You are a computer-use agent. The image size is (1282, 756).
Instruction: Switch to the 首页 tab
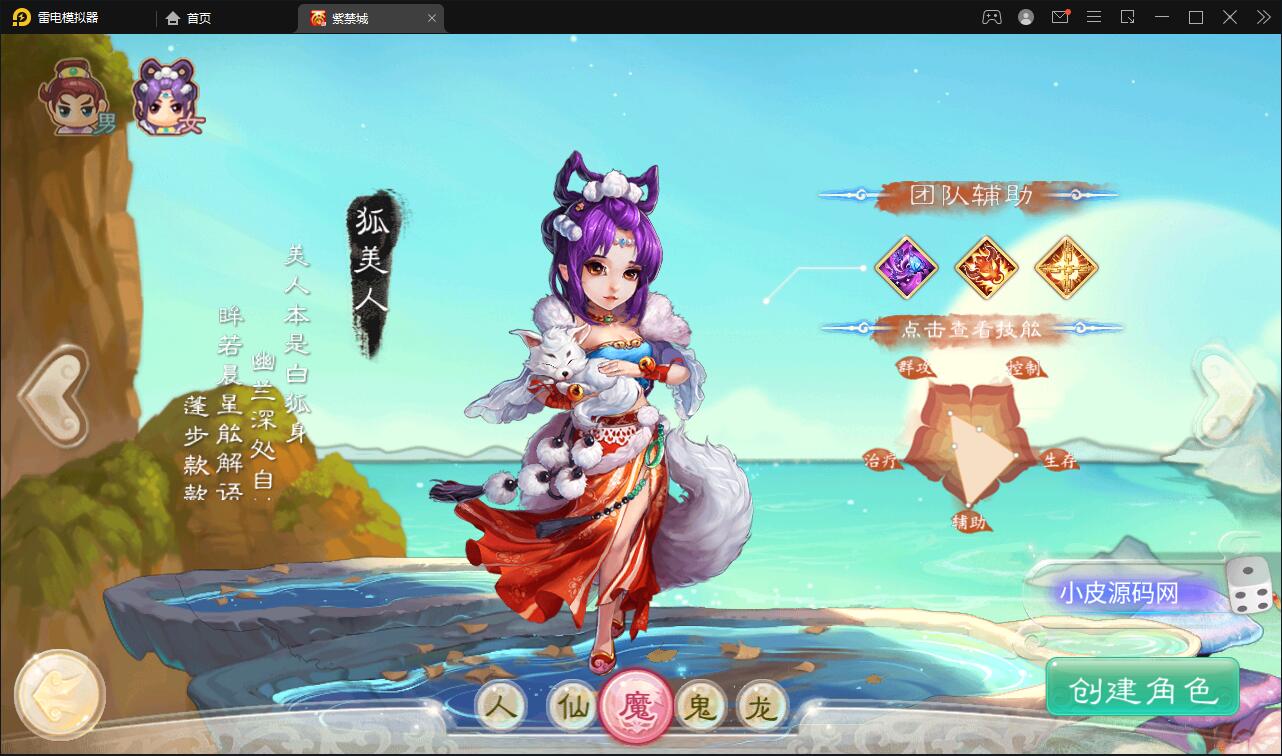click(188, 17)
